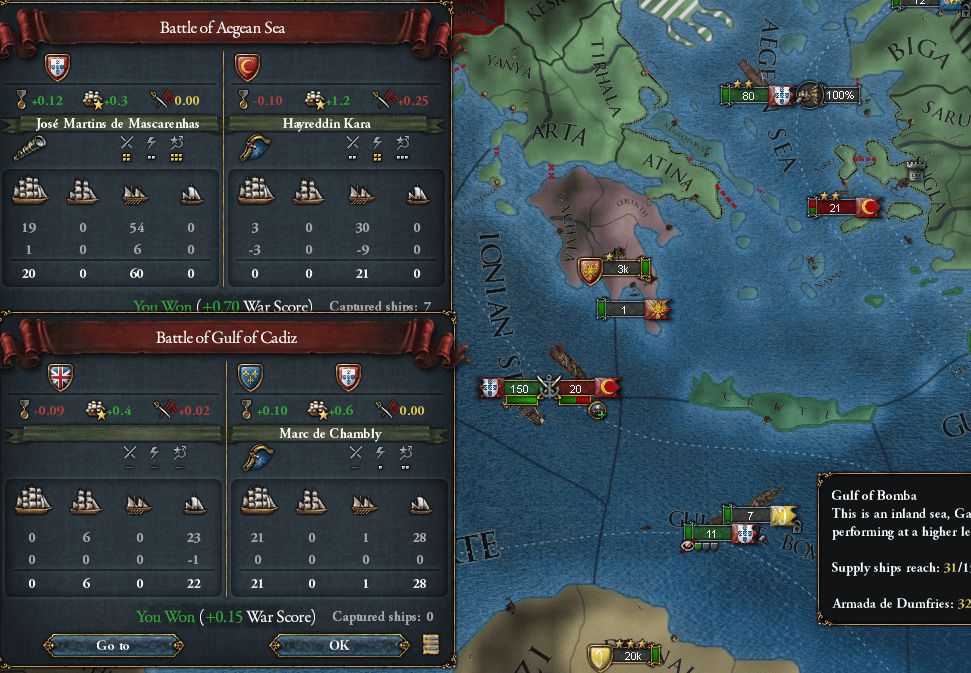The height and width of the screenshot is (673, 971).
Task: Go to the Gulf of Cadiz battle location
Action: click(112, 645)
